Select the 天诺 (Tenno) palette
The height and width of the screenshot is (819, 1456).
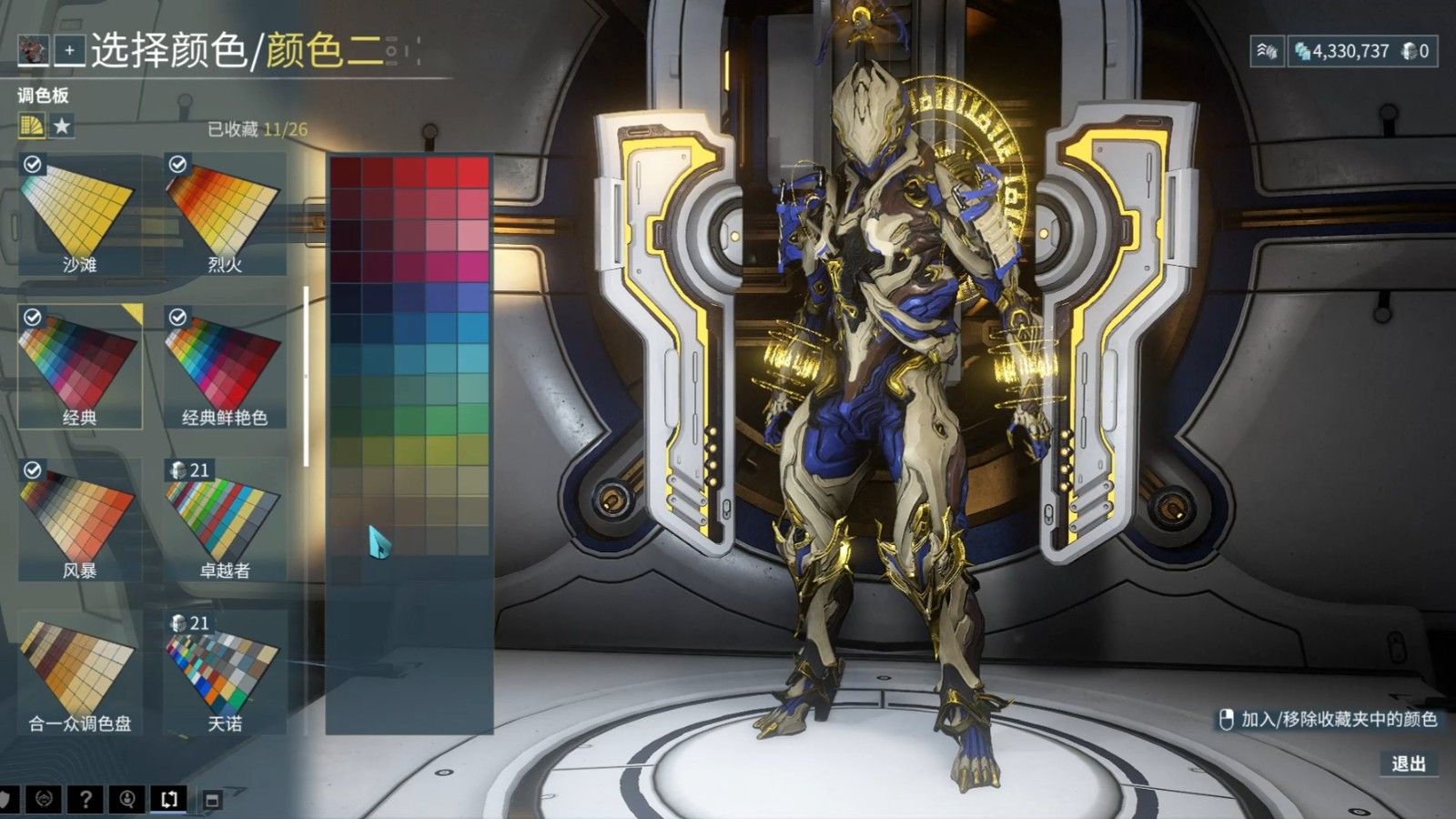tap(224, 672)
